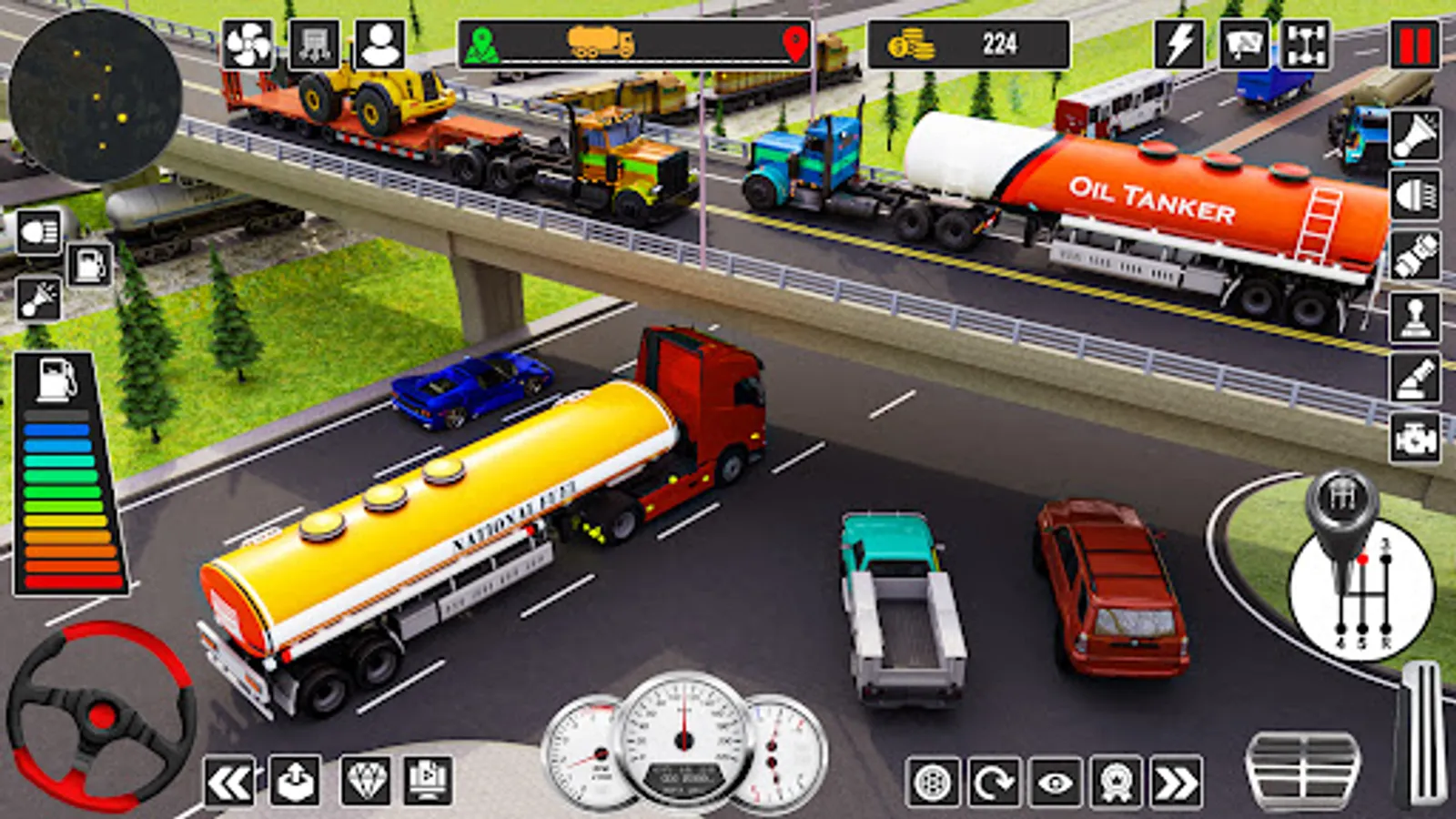Open the diamond gems icon
The height and width of the screenshot is (819, 1456).
[x=366, y=781]
